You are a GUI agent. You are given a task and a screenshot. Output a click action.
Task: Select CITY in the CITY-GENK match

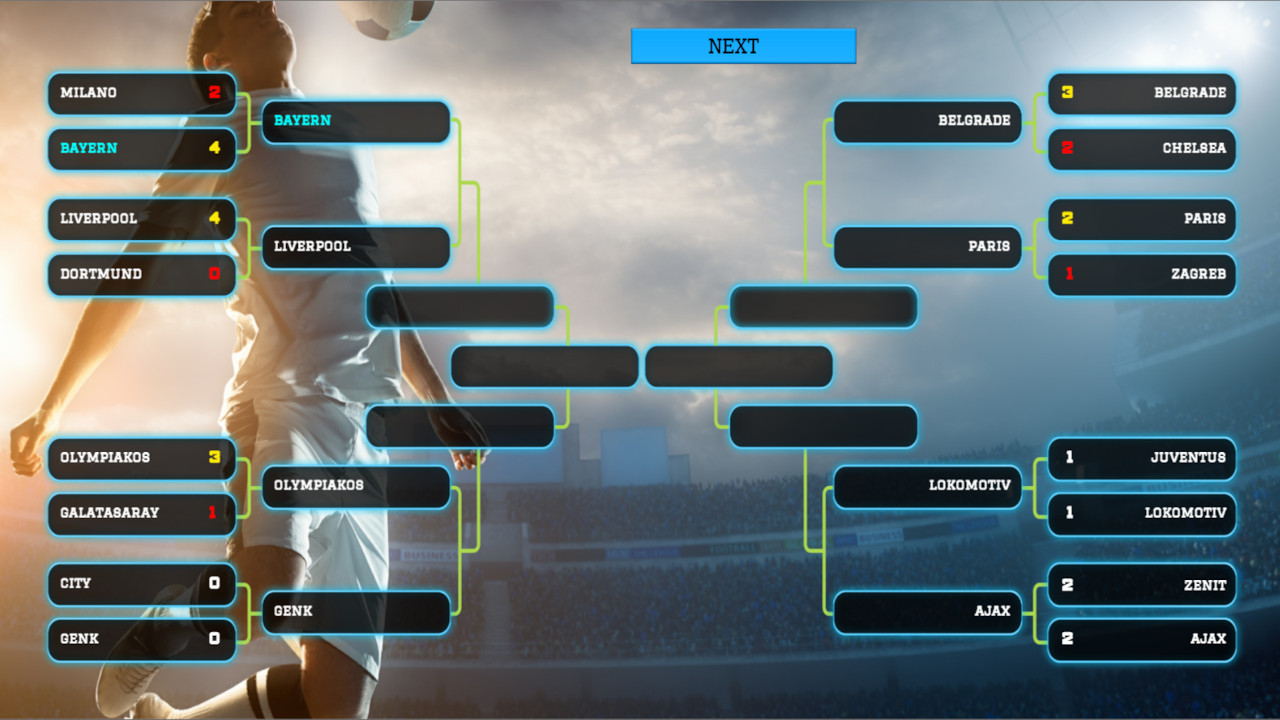[x=140, y=584]
